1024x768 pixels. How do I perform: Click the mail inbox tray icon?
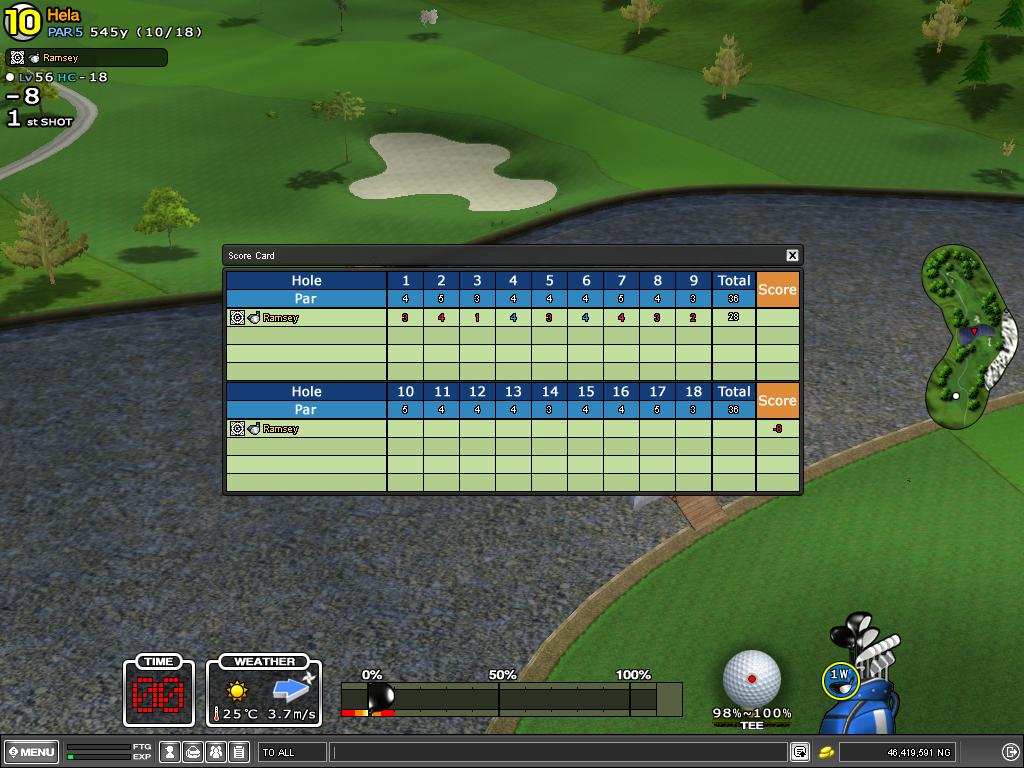coord(193,752)
